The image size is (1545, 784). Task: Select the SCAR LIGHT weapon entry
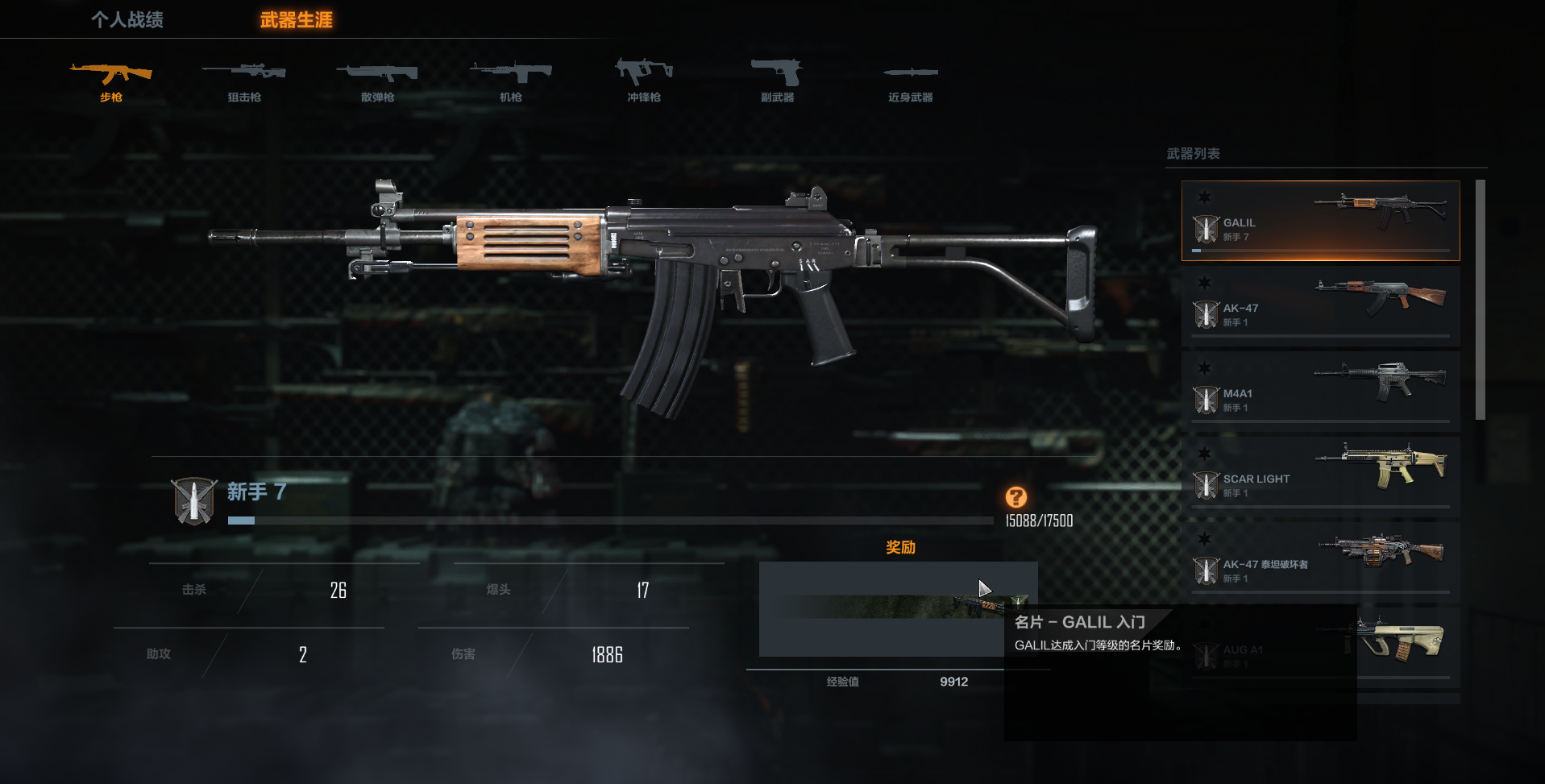1320,477
